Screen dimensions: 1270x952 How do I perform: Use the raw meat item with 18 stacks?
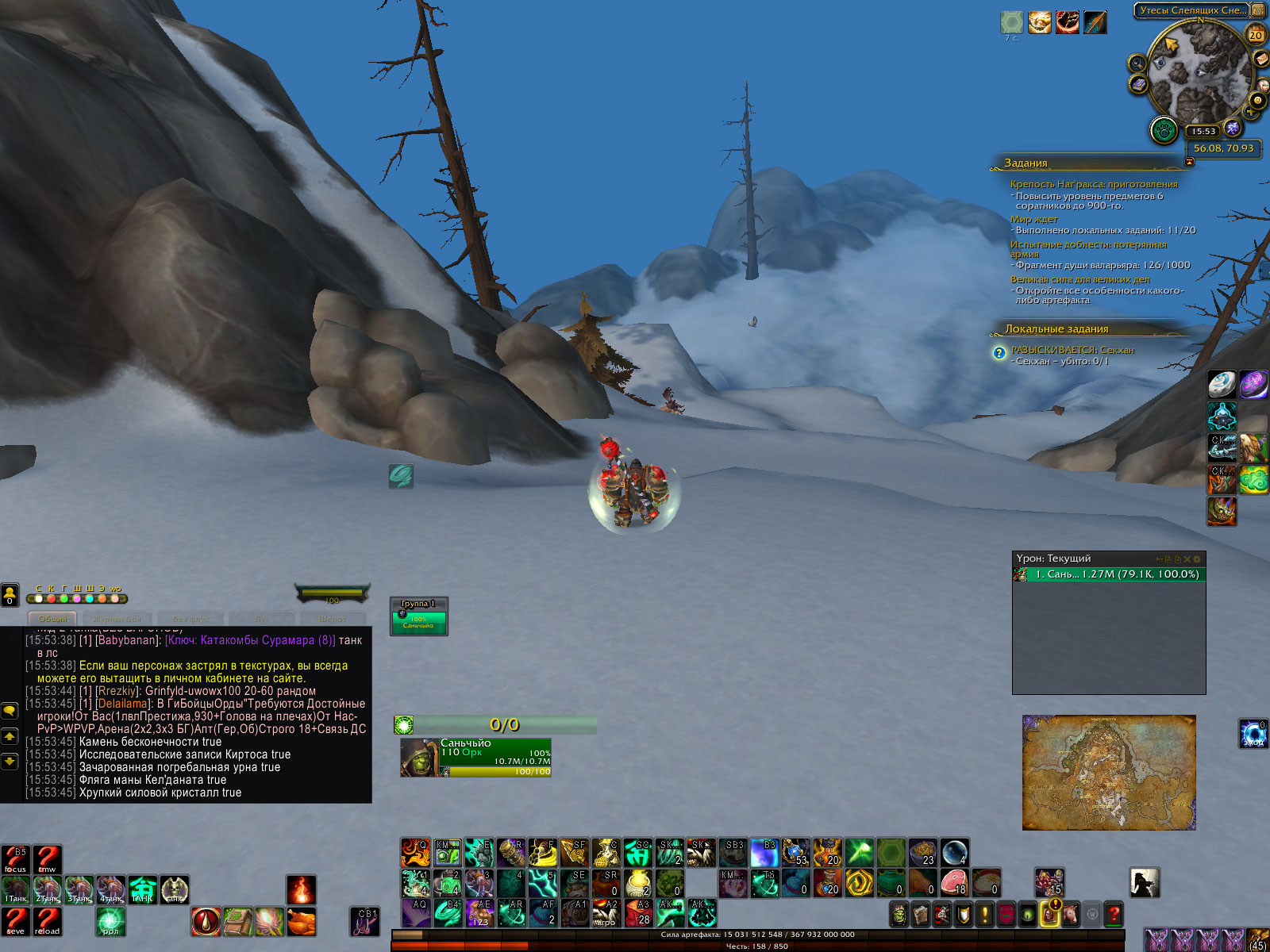[x=954, y=882]
